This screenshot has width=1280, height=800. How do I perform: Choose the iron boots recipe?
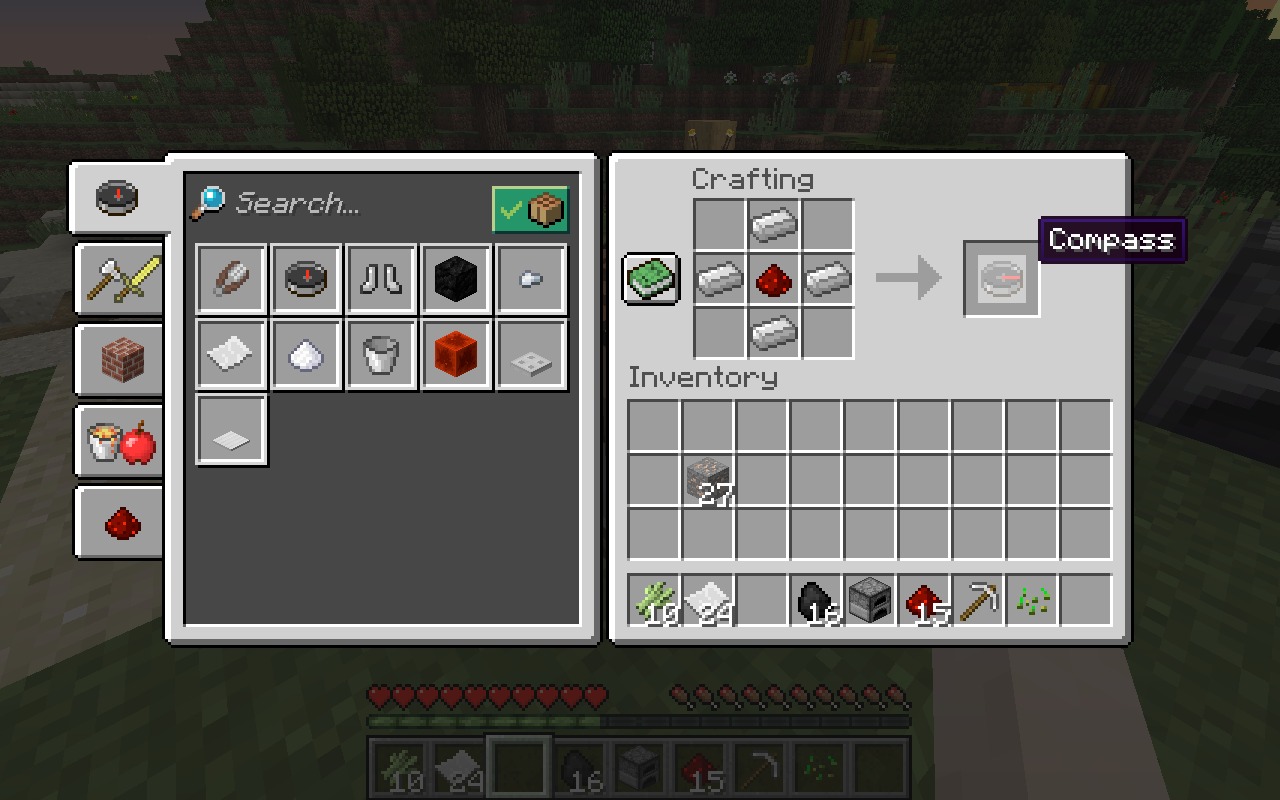tap(381, 279)
